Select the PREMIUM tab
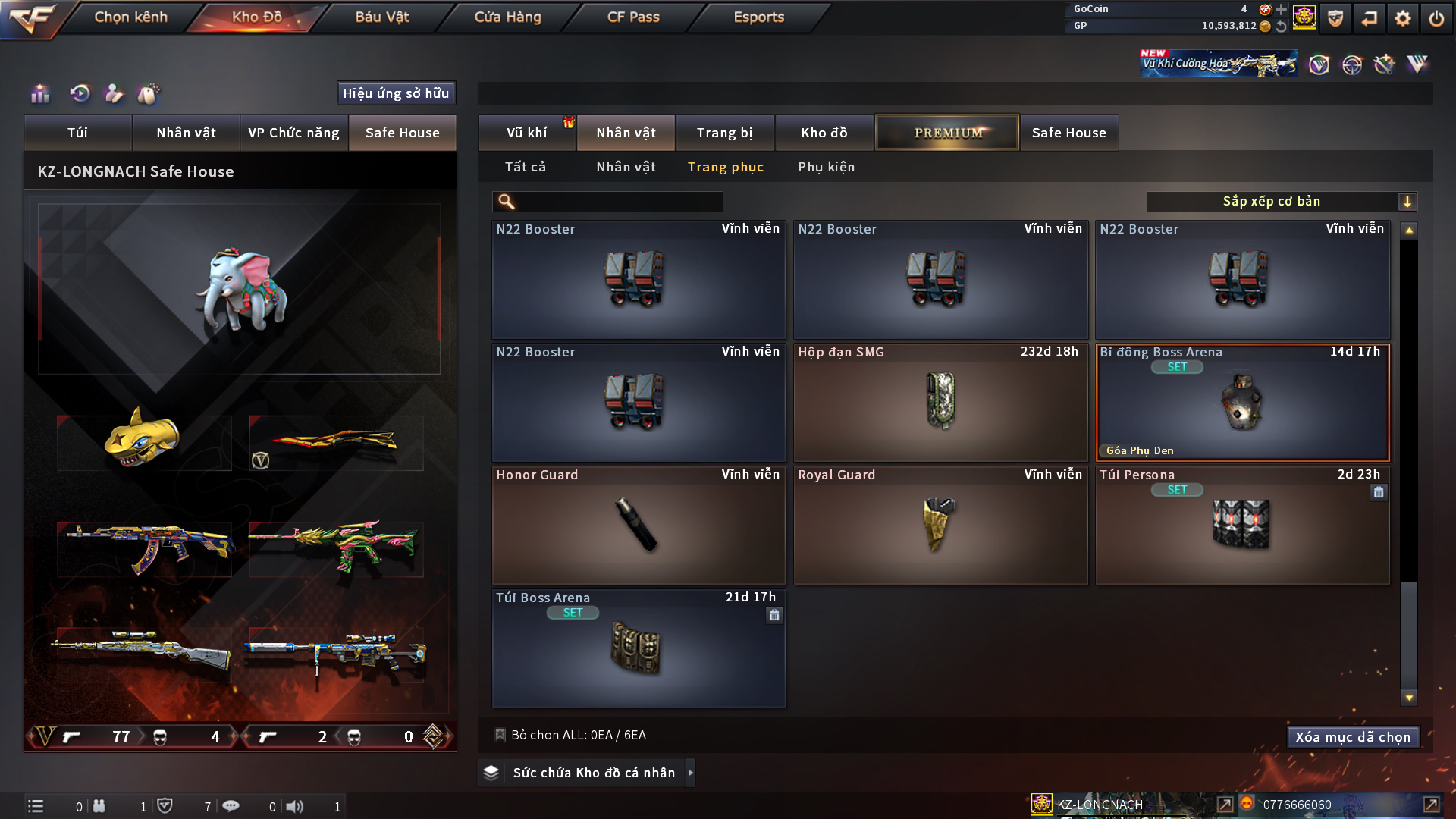The height and width of the screenshot is (819, 1456). (947, 133)
